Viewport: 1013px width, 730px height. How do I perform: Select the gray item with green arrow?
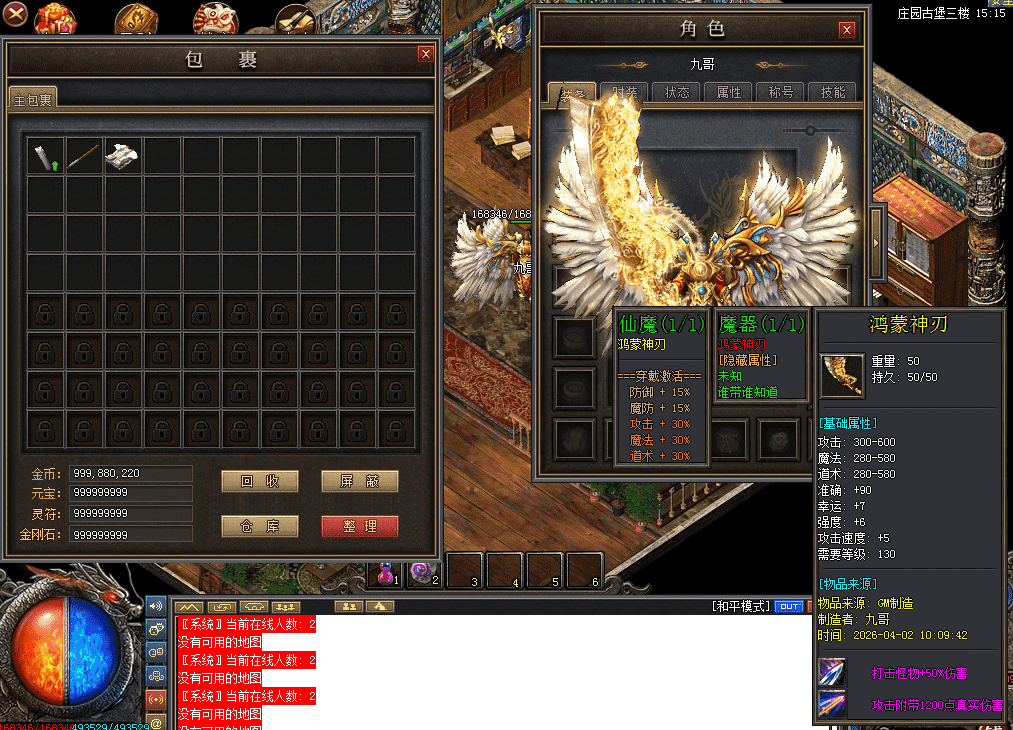click(46, 156)
